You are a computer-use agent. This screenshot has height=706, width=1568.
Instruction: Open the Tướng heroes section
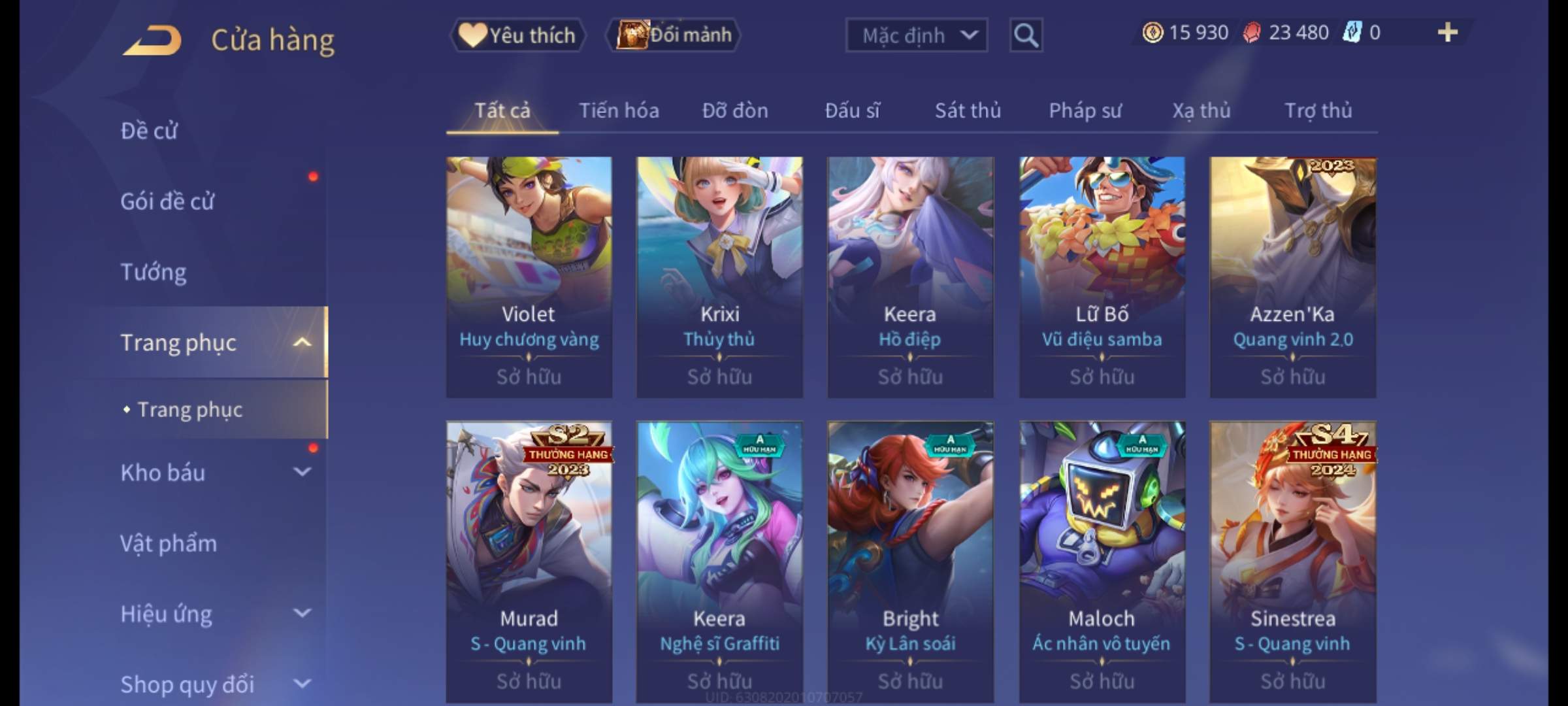point(154,272)
